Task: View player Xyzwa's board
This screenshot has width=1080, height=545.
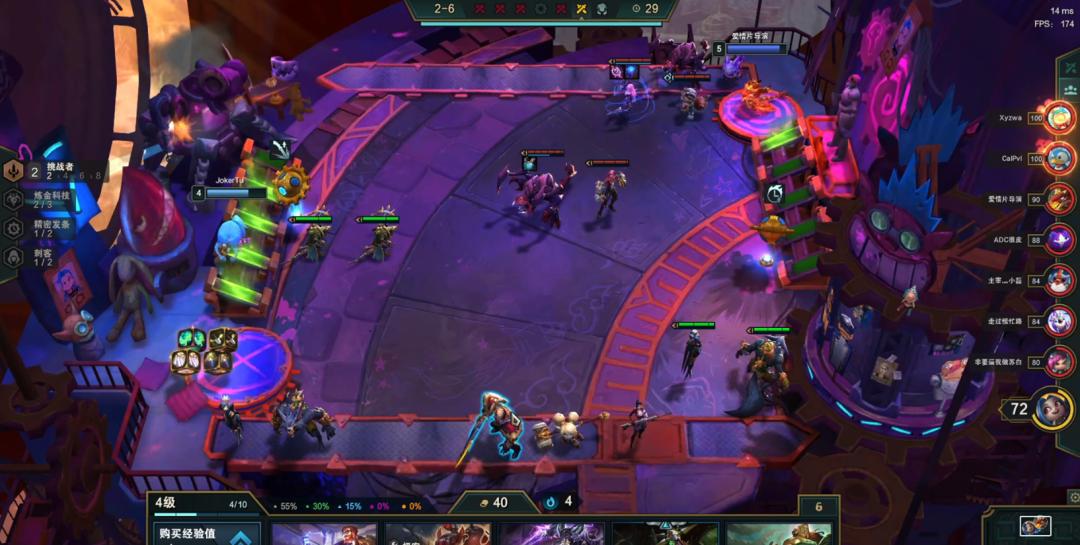Action: (x=1059, y=118)
